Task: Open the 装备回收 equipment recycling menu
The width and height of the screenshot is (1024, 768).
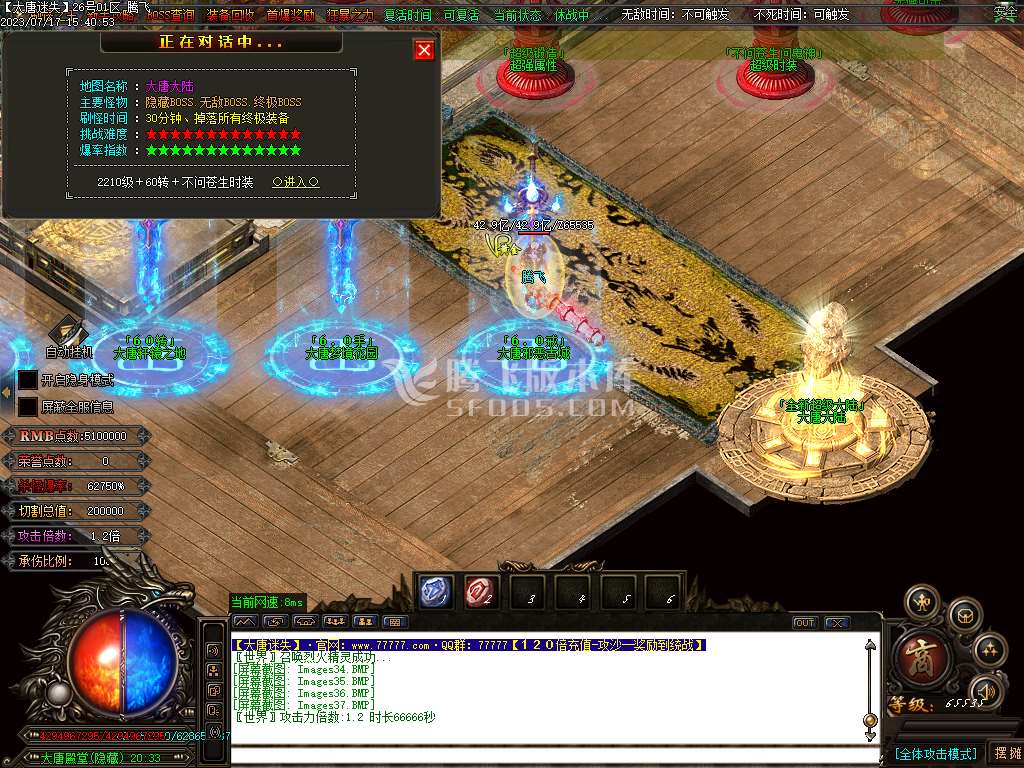Action: (x=230, y=15)
